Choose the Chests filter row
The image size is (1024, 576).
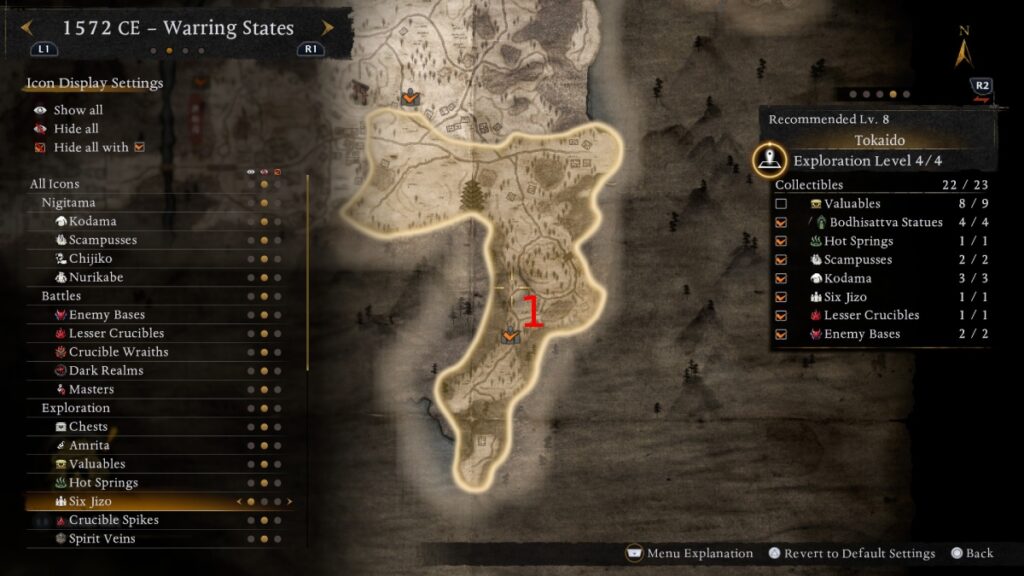pos(88,427)
